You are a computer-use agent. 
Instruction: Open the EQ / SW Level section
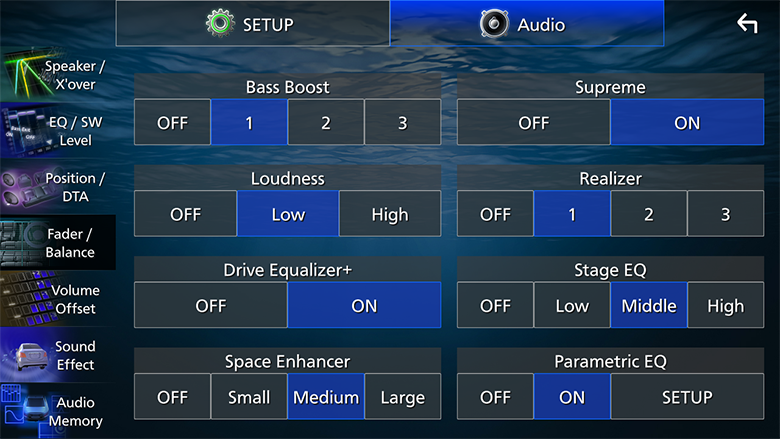click(57, 132)
